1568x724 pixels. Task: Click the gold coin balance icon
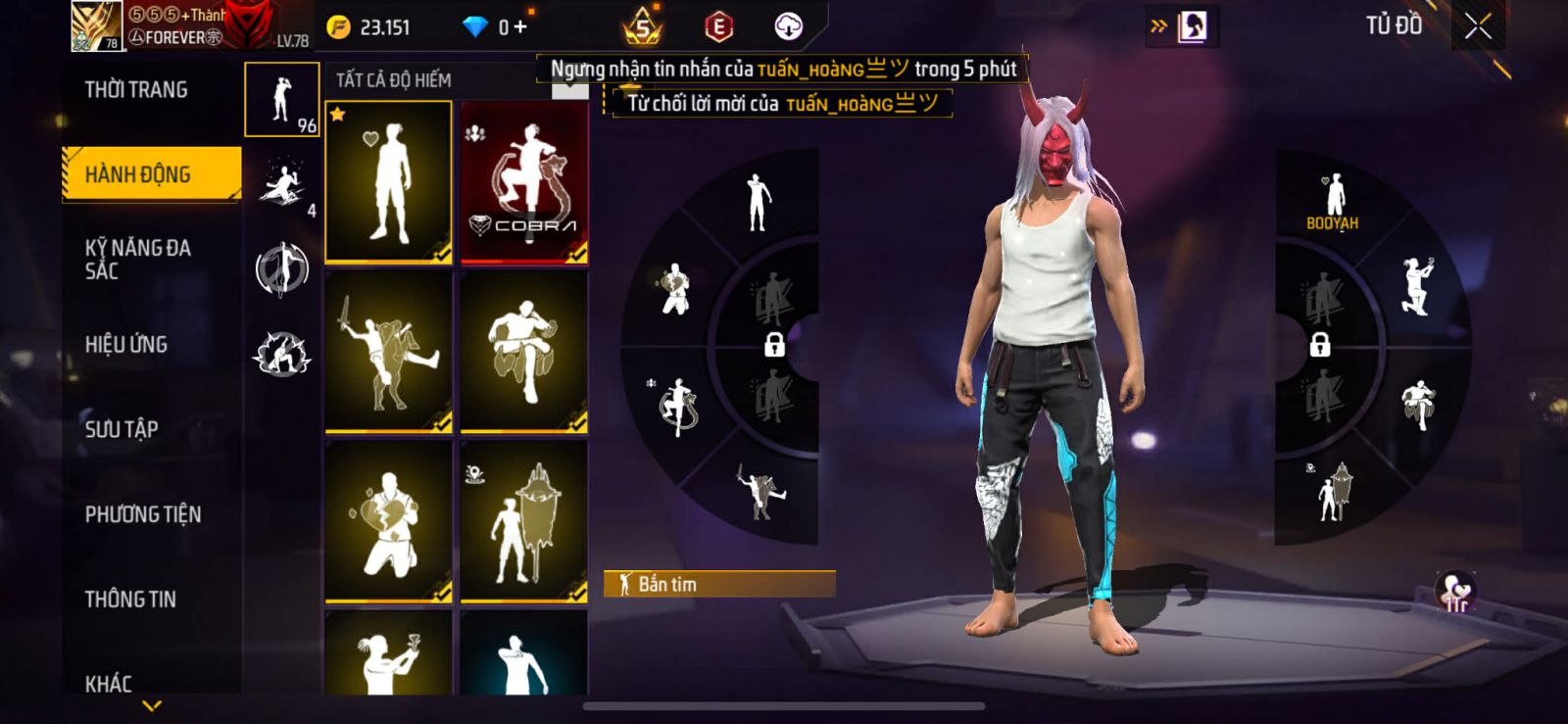click(x=338, y=27)
